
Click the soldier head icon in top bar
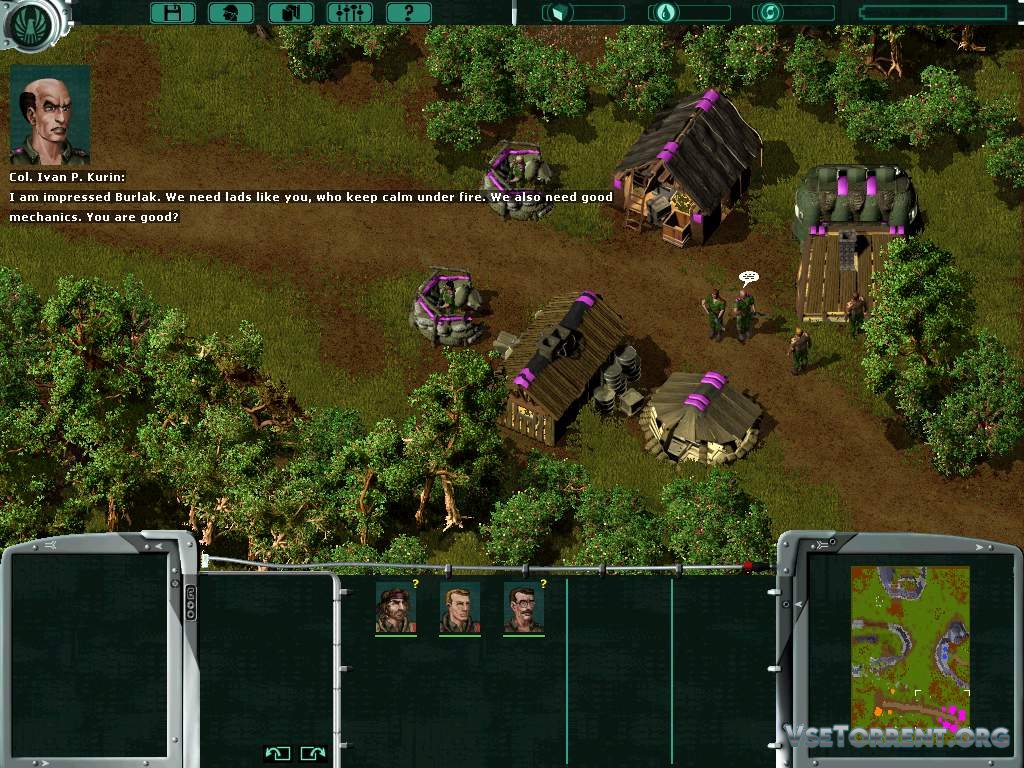(231, 13)
